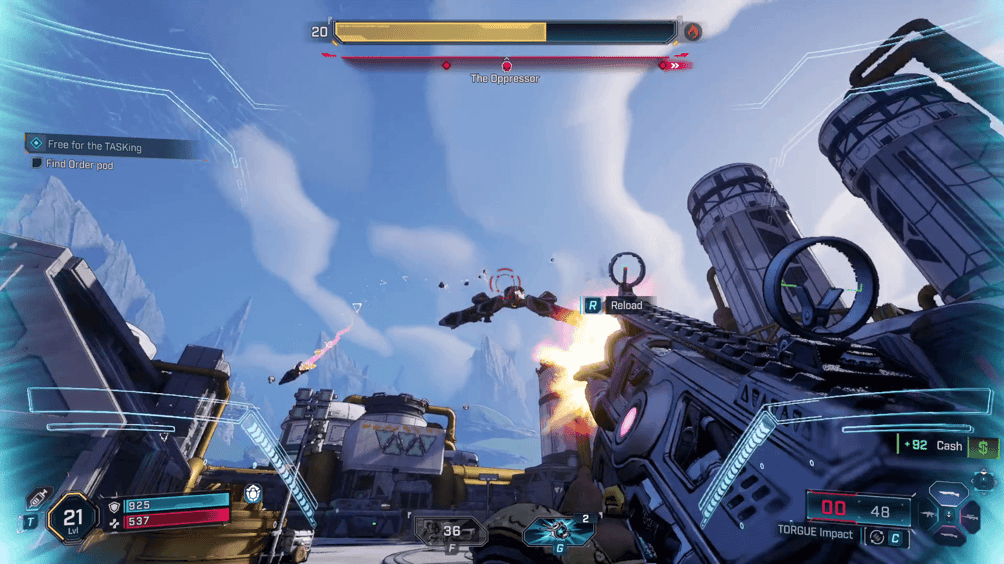Use the repkit syringe icon
Viewport: 1004px width, 564px height.
[x=38, y=498]
